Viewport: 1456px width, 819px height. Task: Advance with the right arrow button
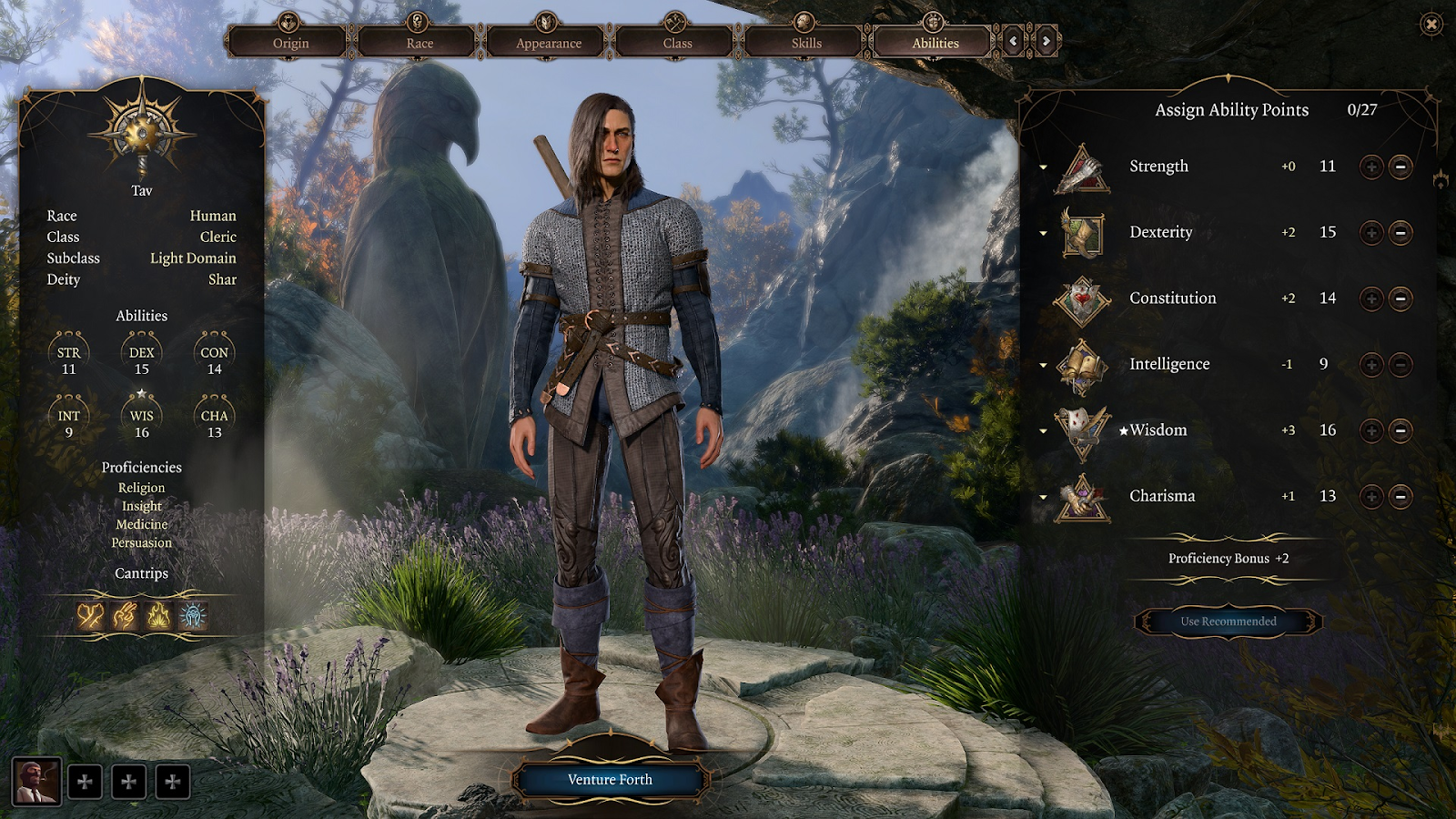click(x=1046, y=41)
